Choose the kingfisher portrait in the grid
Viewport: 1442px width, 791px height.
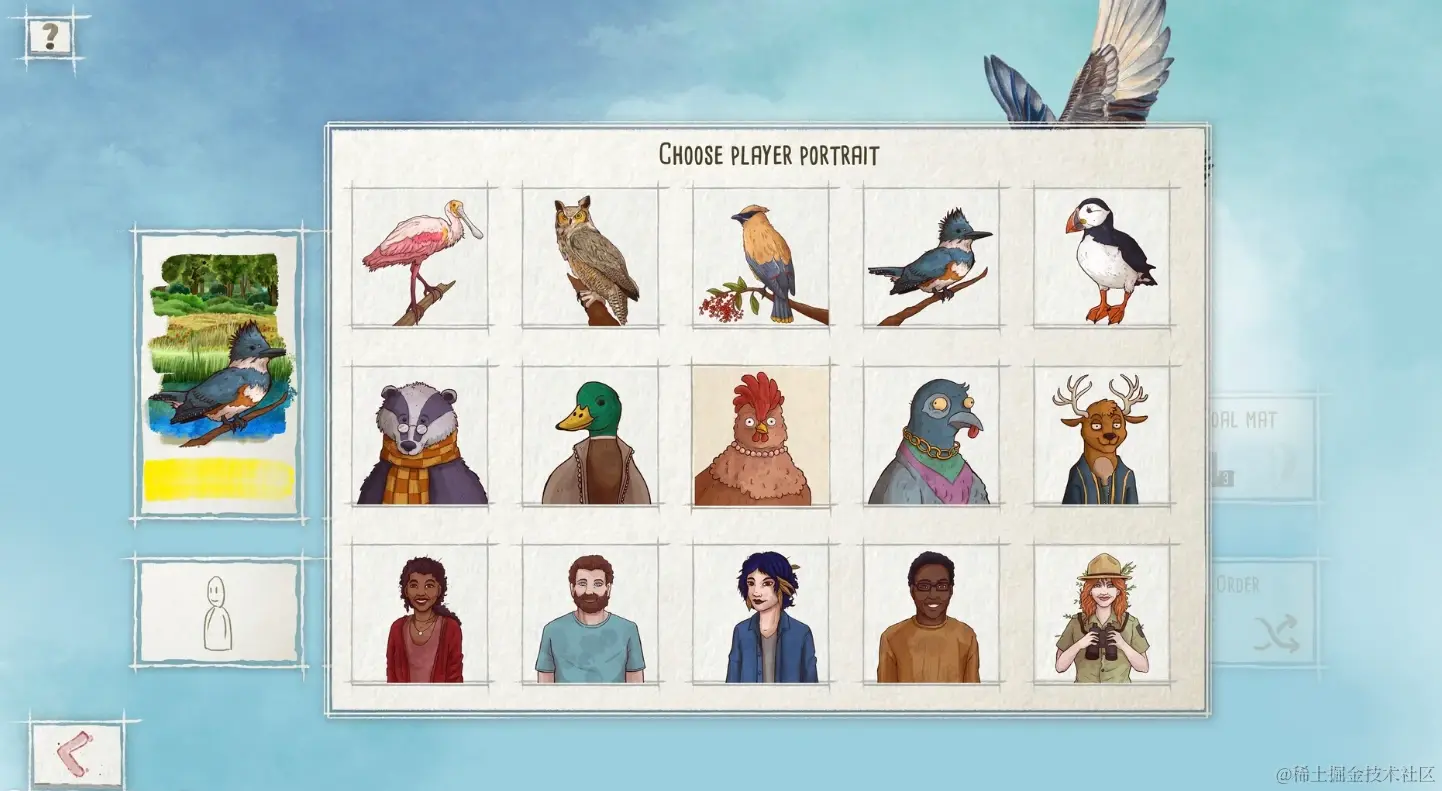click(x=932, y=258)
